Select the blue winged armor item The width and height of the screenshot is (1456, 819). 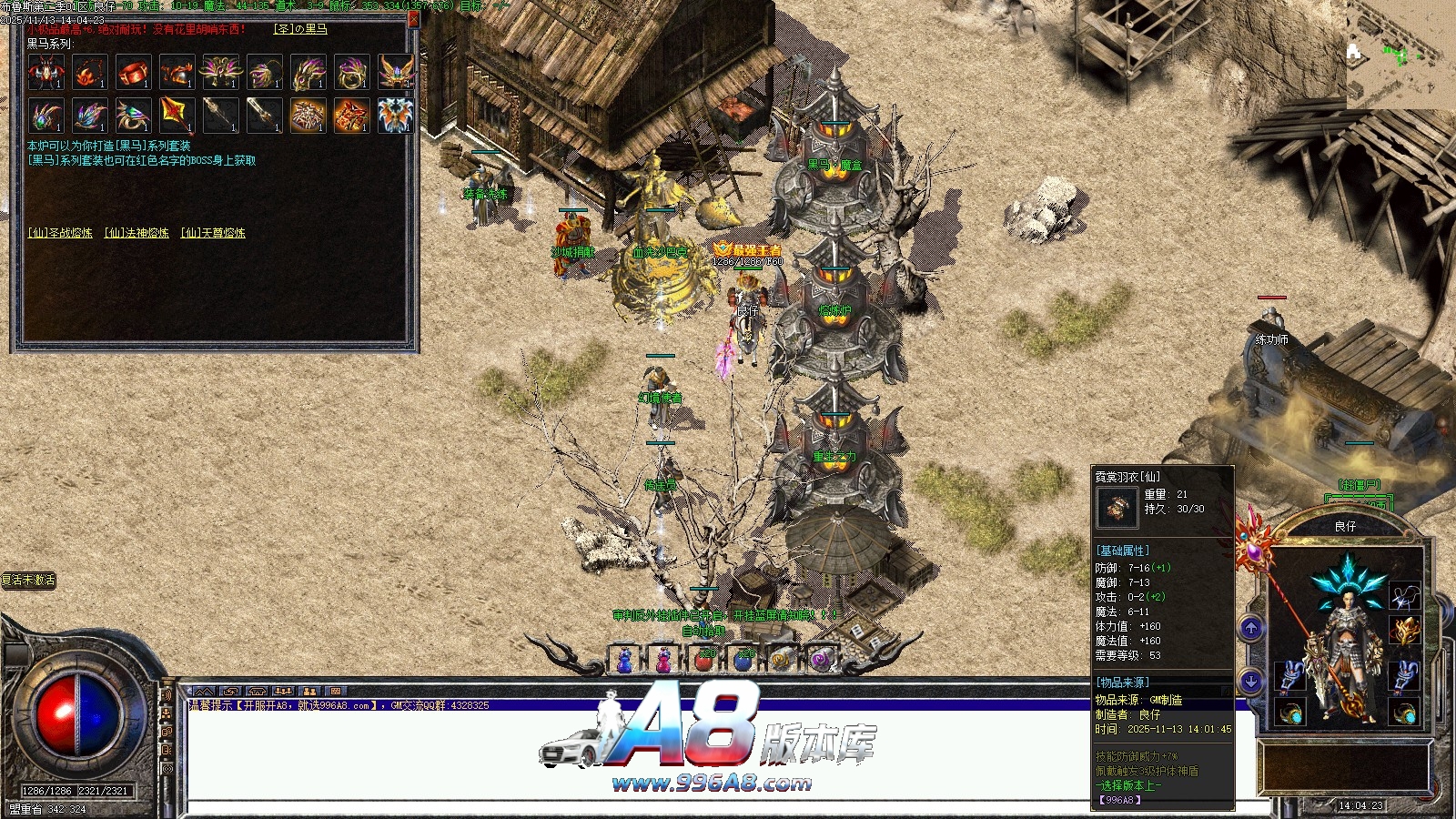point(396,116)
